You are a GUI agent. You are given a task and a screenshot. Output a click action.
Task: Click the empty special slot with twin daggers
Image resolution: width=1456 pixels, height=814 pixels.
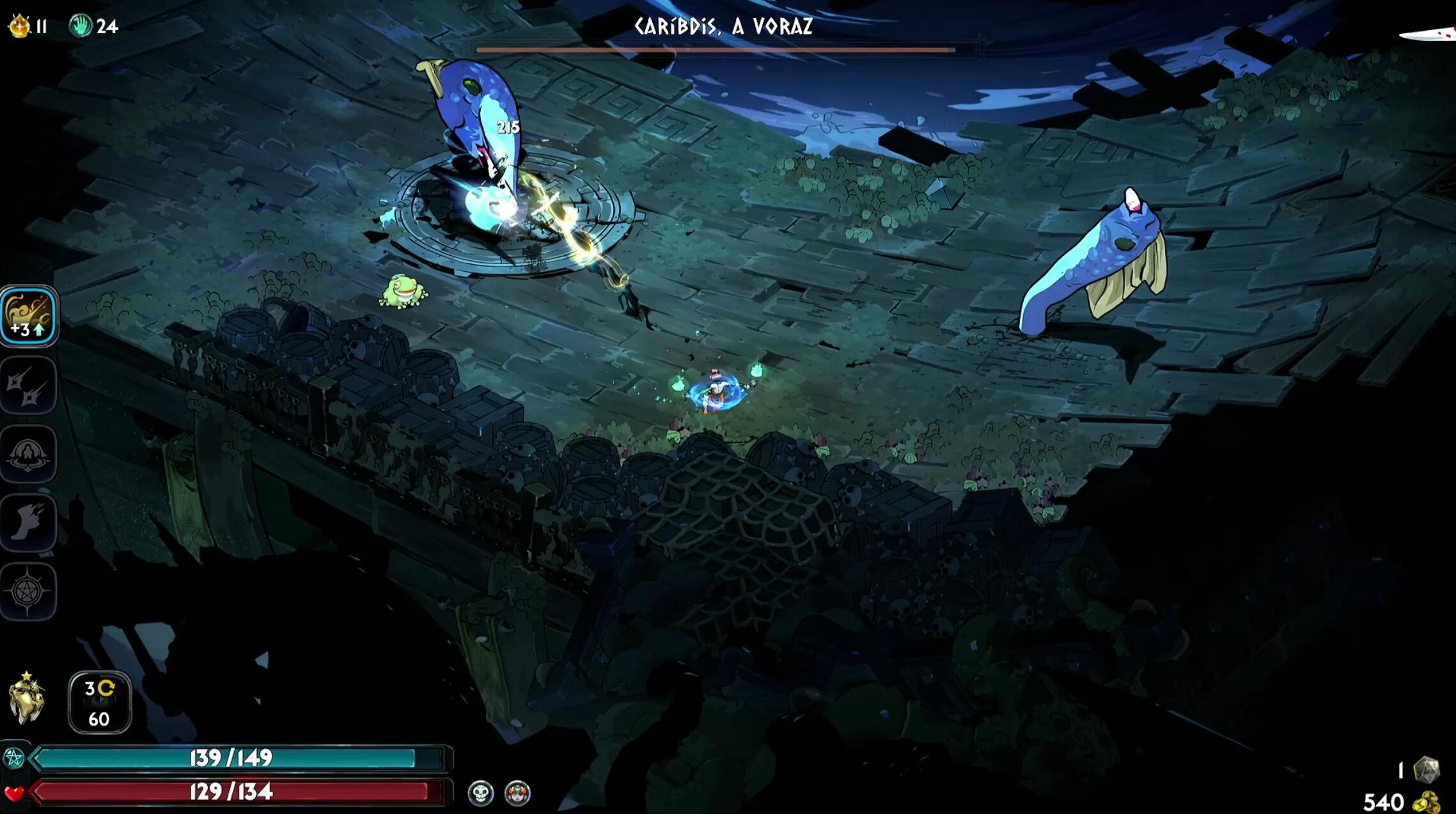pos(28,385)
